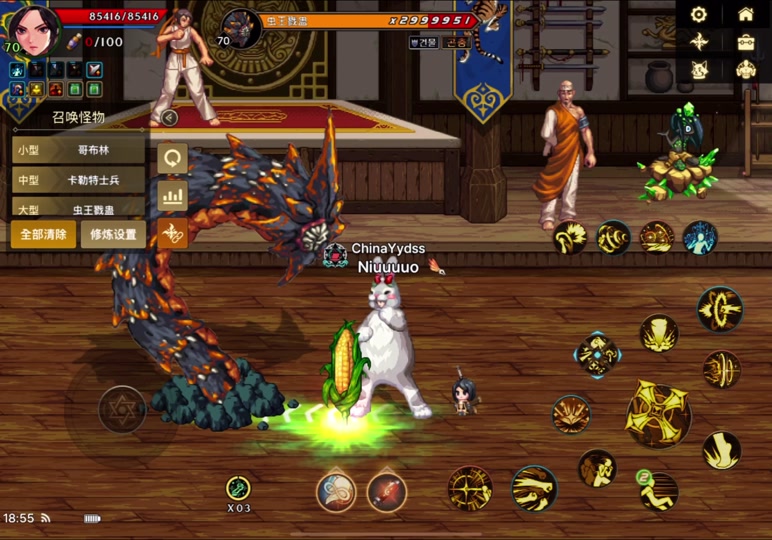
Task: Open the shuriken skill menu icon
Action: (699, 42)
